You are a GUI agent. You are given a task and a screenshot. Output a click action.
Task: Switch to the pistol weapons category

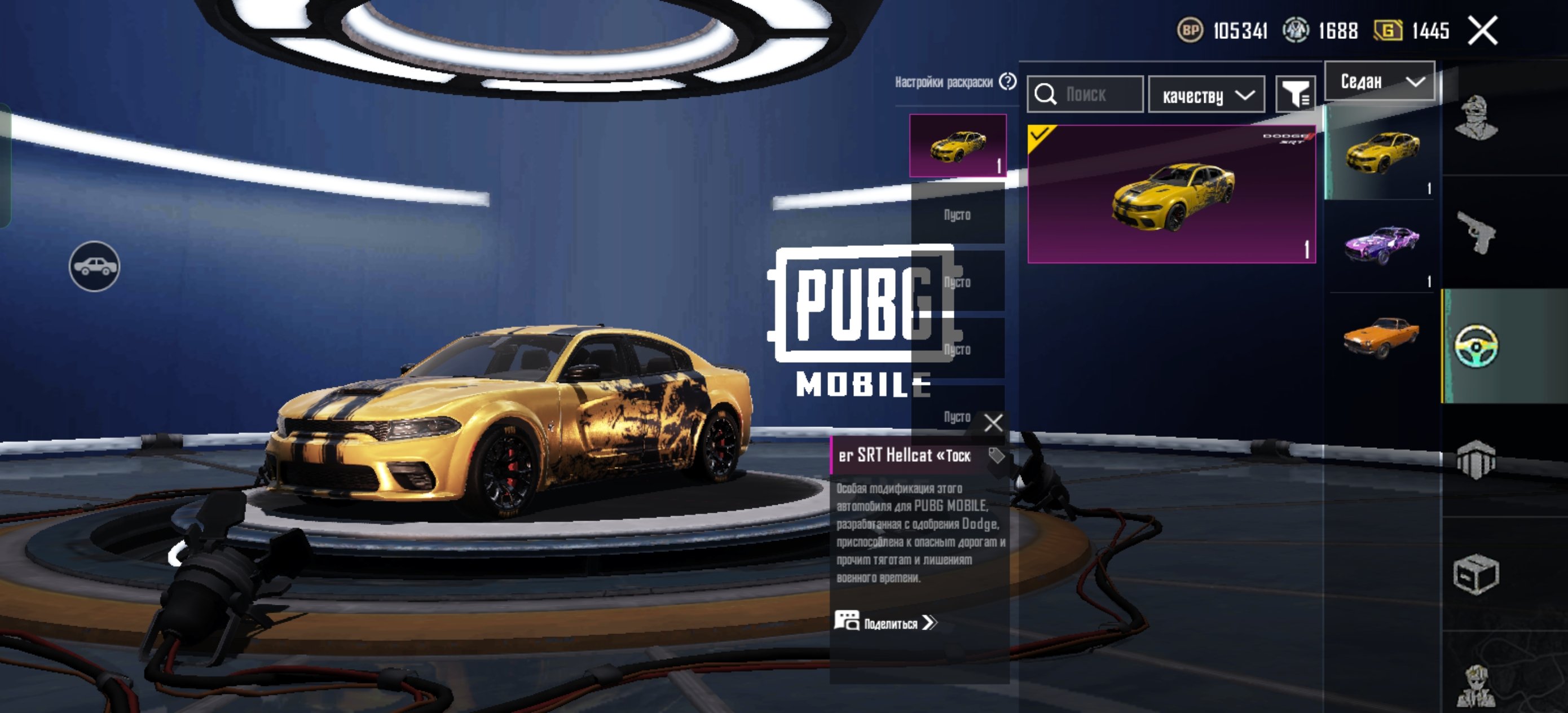click(1475, 232)
